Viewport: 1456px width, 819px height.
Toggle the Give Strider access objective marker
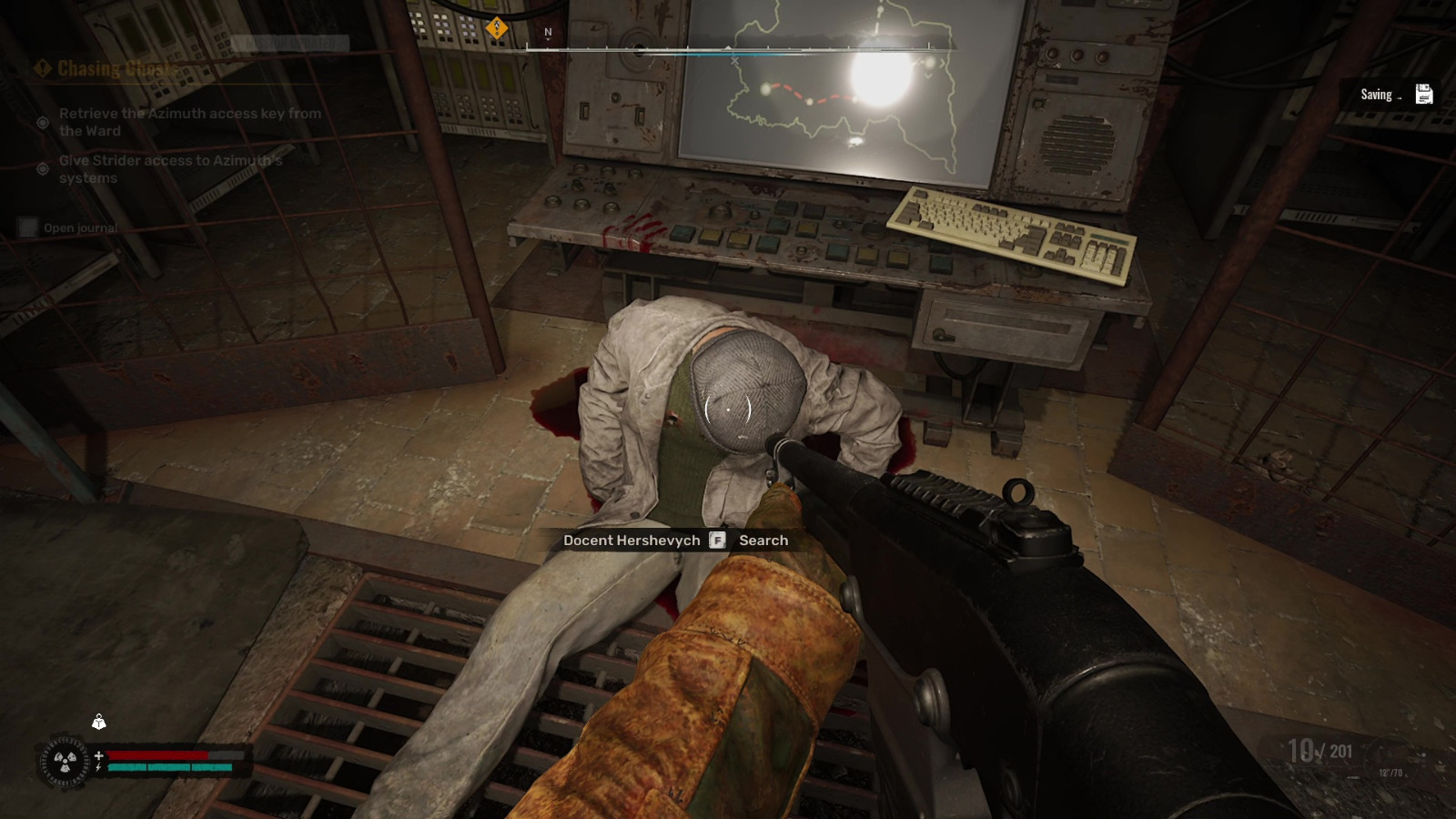[x=45, y=169]
